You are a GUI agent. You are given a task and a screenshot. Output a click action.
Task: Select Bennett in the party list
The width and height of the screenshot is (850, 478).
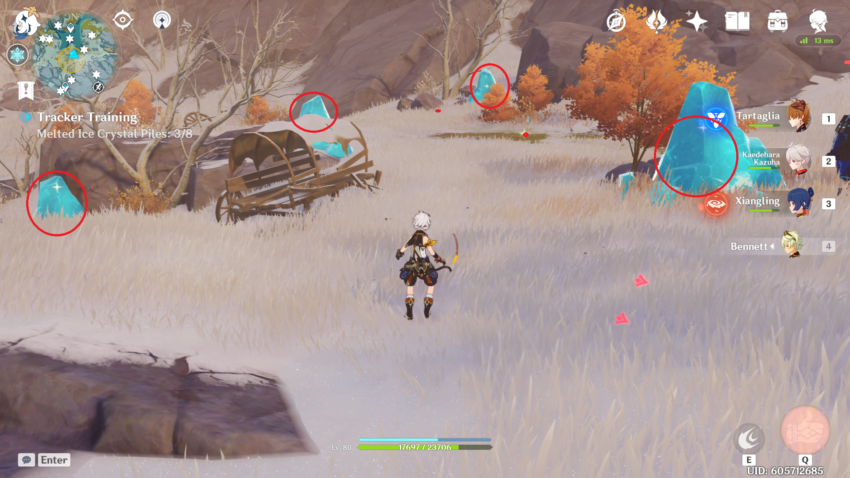coord(791,246)
